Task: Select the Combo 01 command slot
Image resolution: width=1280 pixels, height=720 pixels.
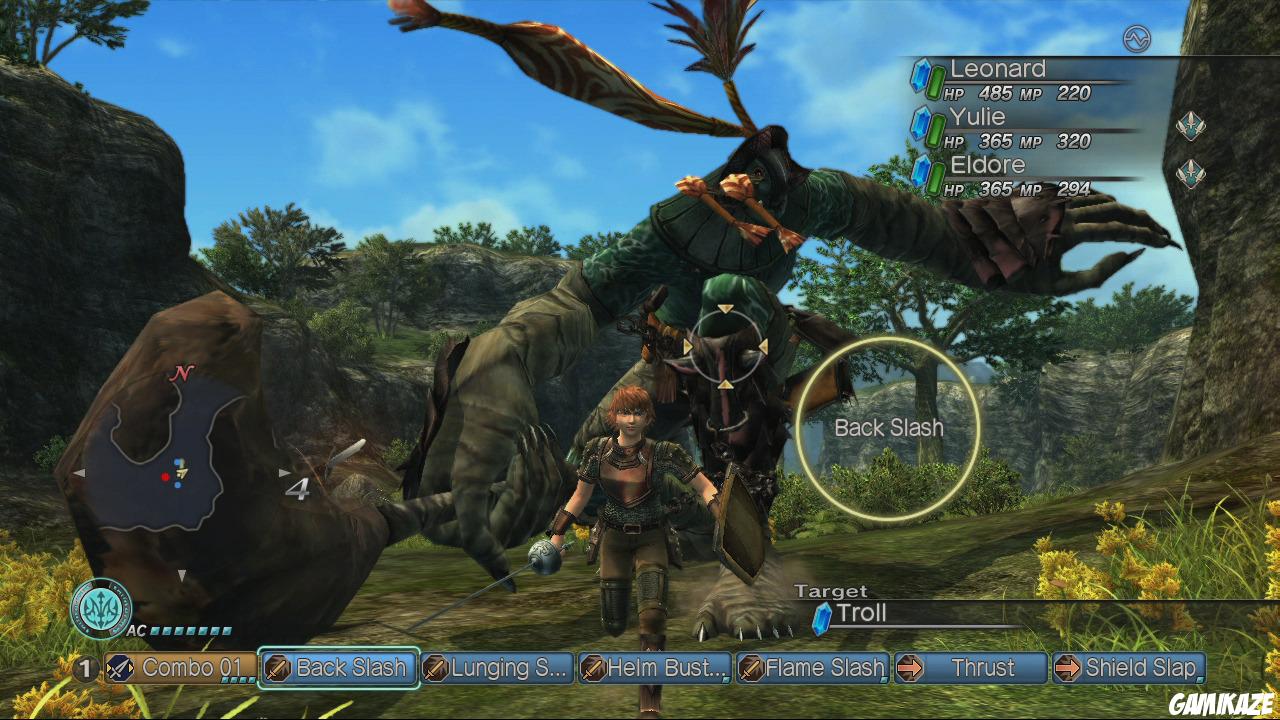Action: (179, 668)
